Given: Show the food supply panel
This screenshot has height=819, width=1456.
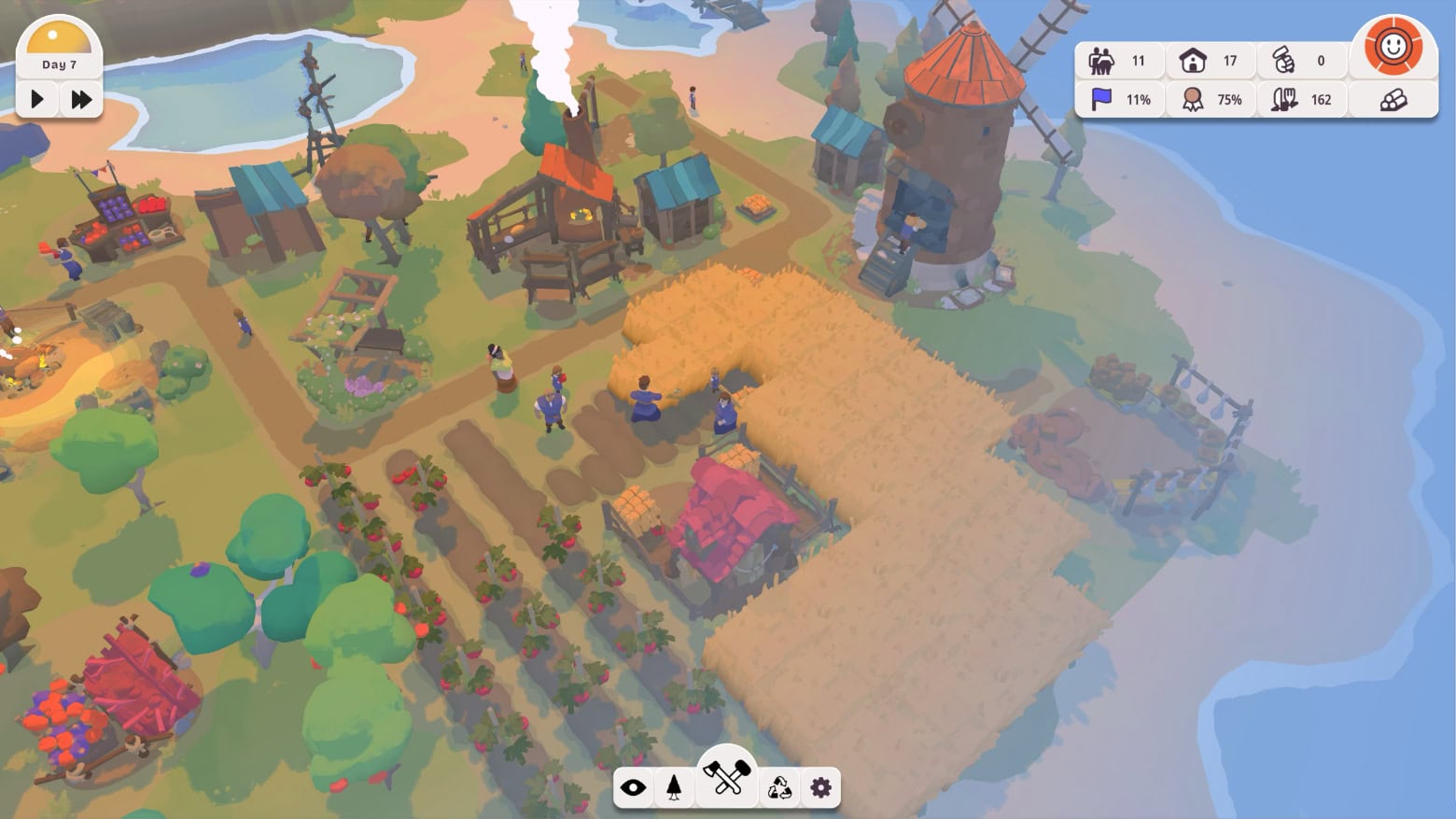Looking at the screenshot, I should tap(1301, 100).
